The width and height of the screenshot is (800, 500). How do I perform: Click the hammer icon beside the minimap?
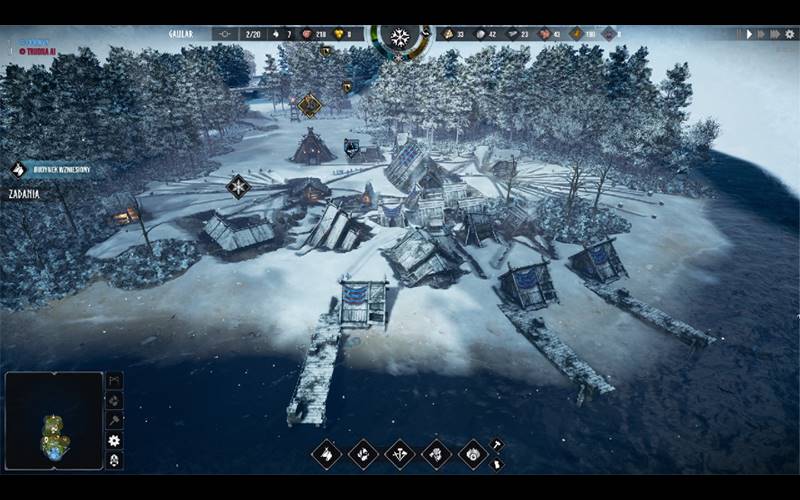click(114, 421)
